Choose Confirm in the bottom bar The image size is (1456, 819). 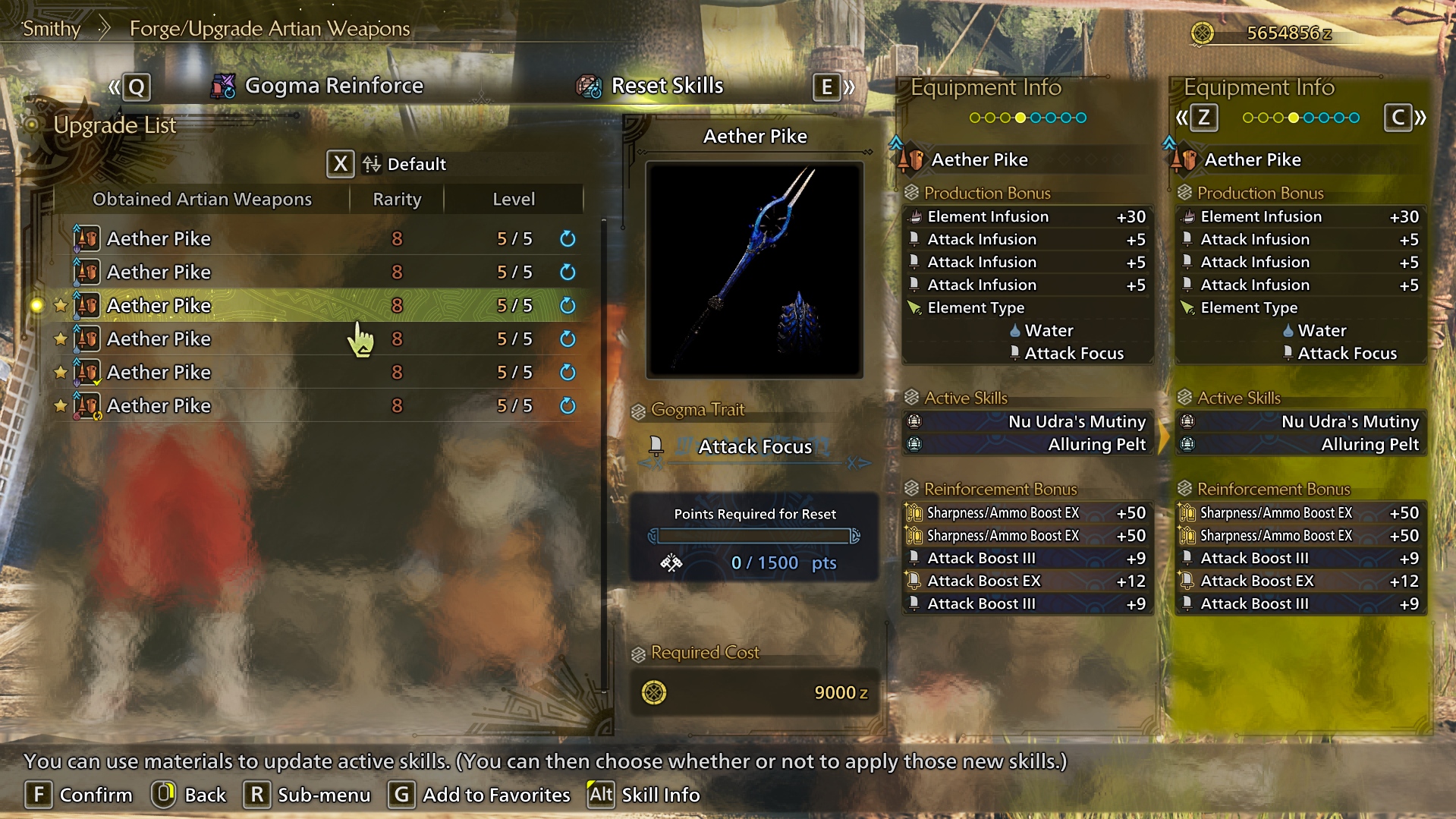[x=79, y=795]
